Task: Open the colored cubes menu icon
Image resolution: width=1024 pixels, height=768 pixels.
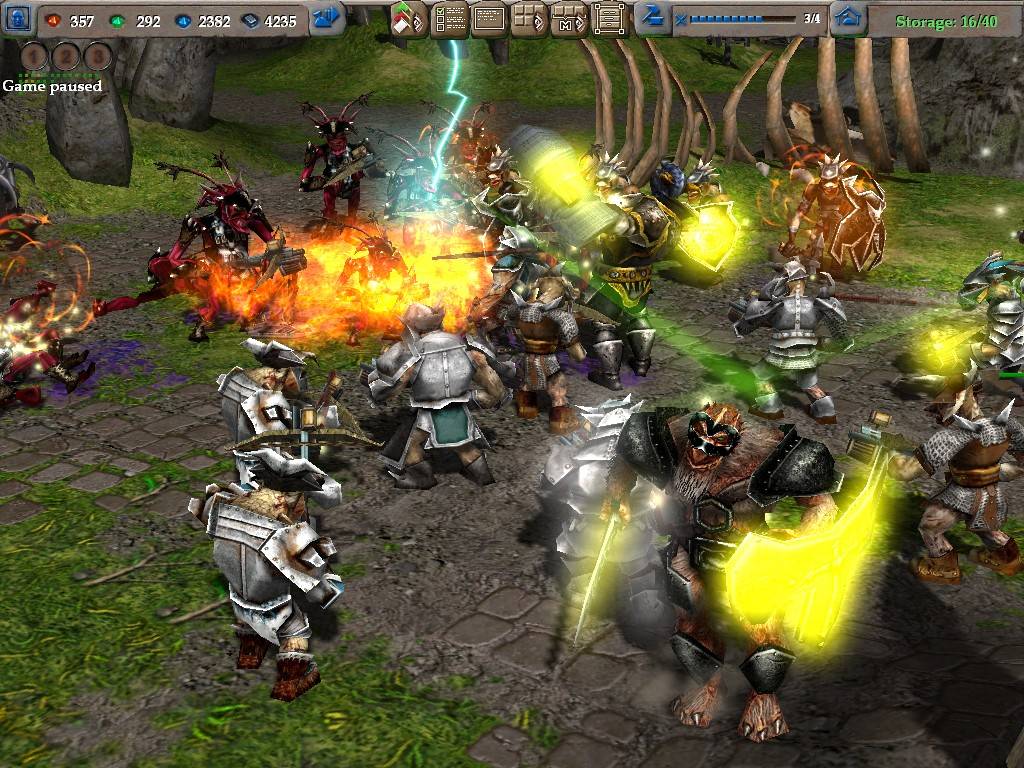Action: 409,19
